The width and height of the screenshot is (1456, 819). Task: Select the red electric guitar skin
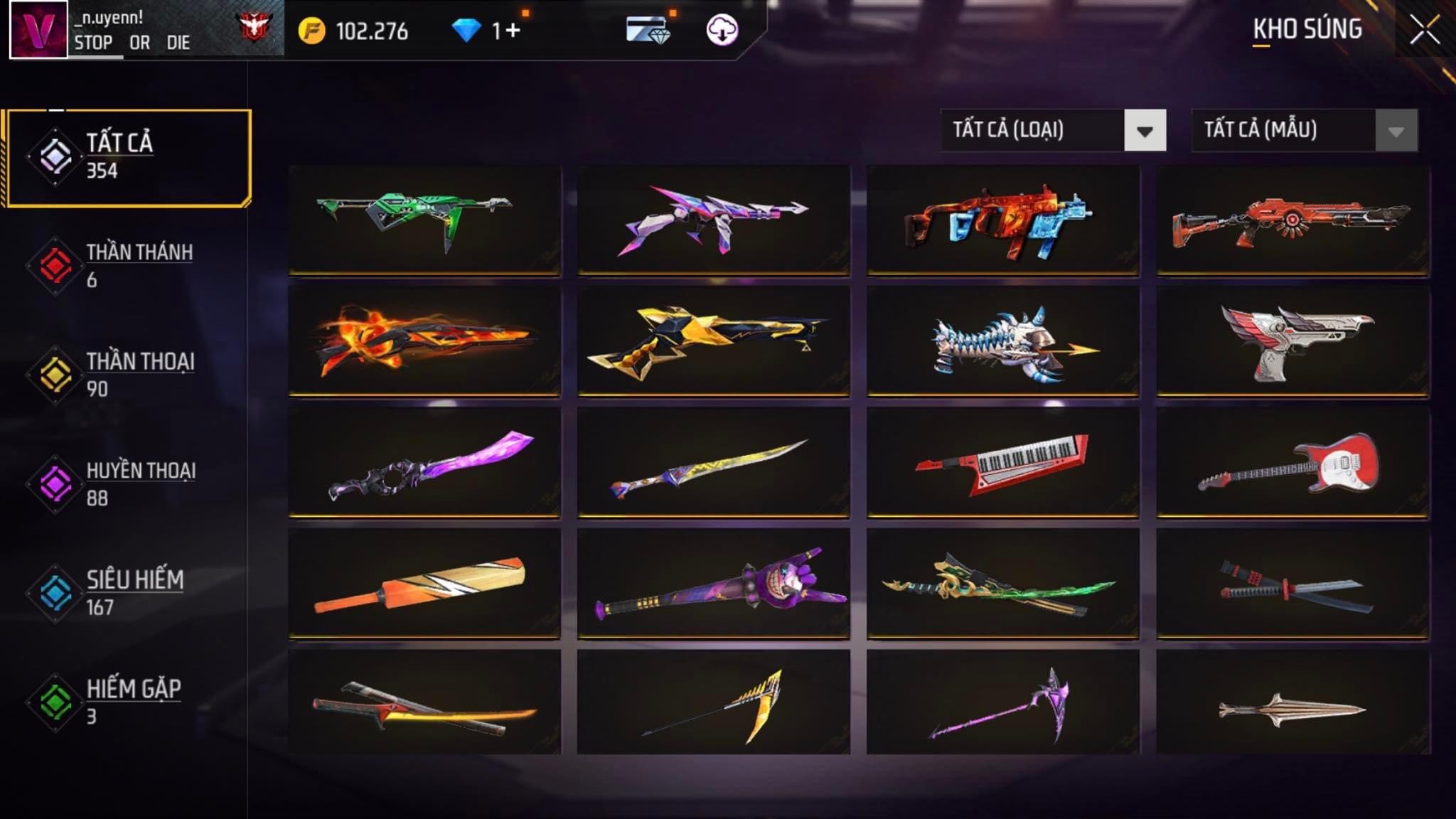(1292, 461)
